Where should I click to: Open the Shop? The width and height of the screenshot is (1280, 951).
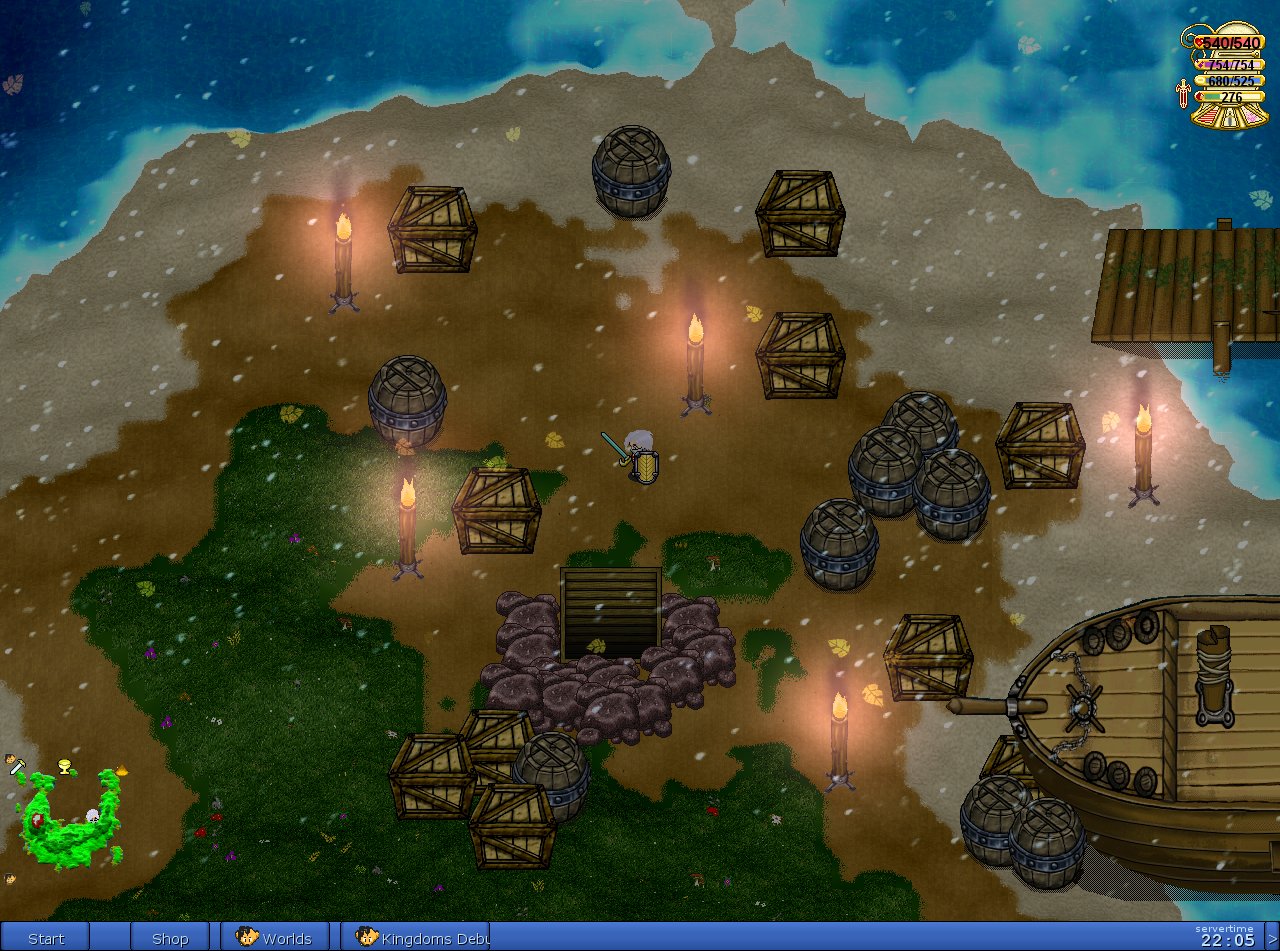point(170,938)
